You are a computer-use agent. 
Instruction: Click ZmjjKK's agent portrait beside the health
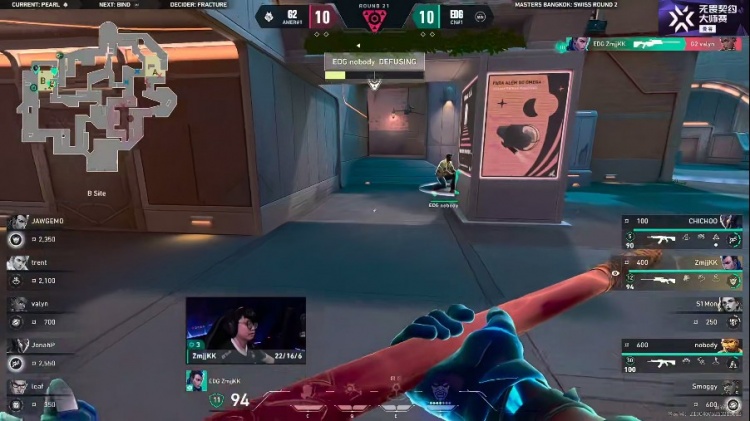coord(196,379)
